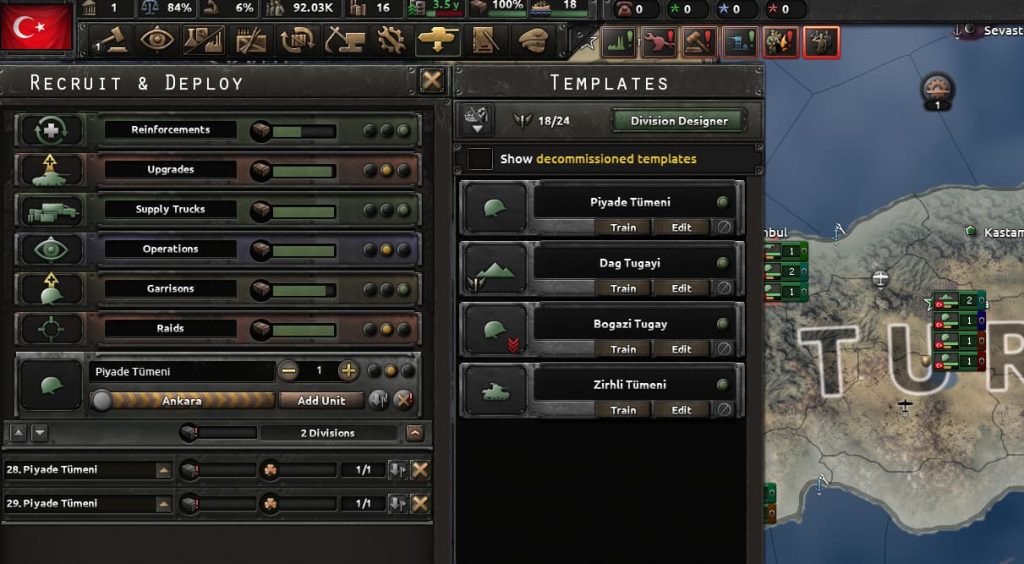
Task: Click the Turkish flag
Action: 37,27
